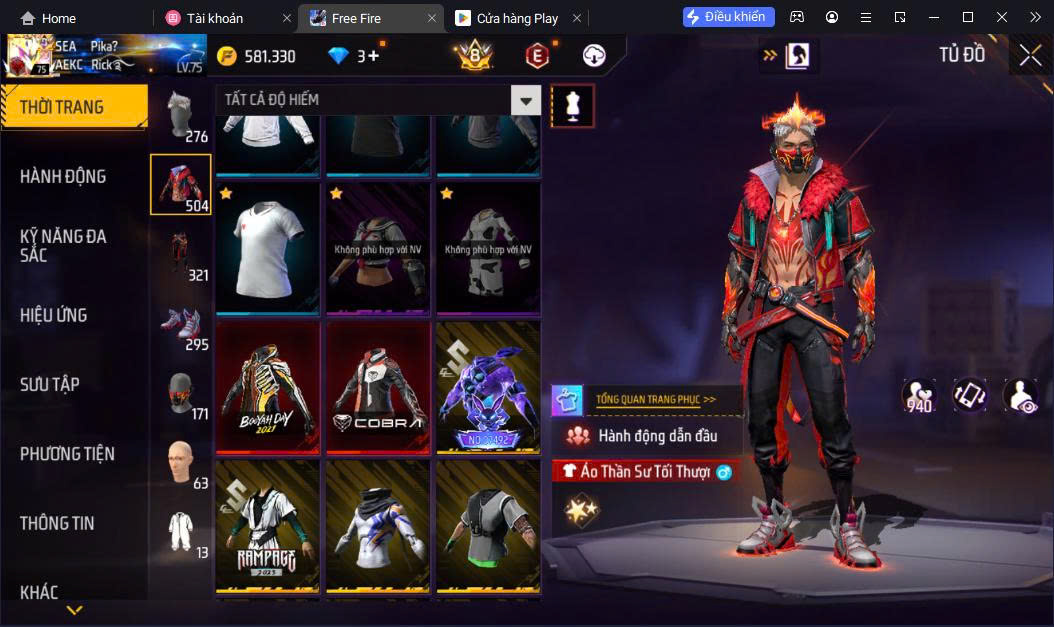This screenshot has height=627, width=1054.
Task: Add more diamonds to the balance
Action: [374, 56]
